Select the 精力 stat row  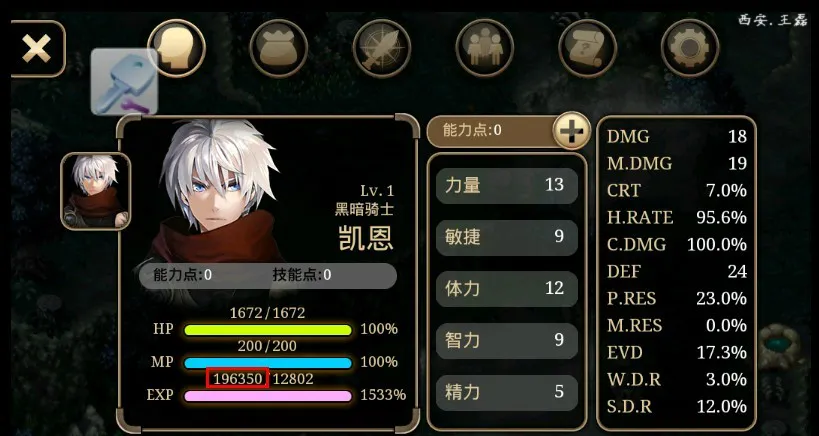(x=506, y=392)
